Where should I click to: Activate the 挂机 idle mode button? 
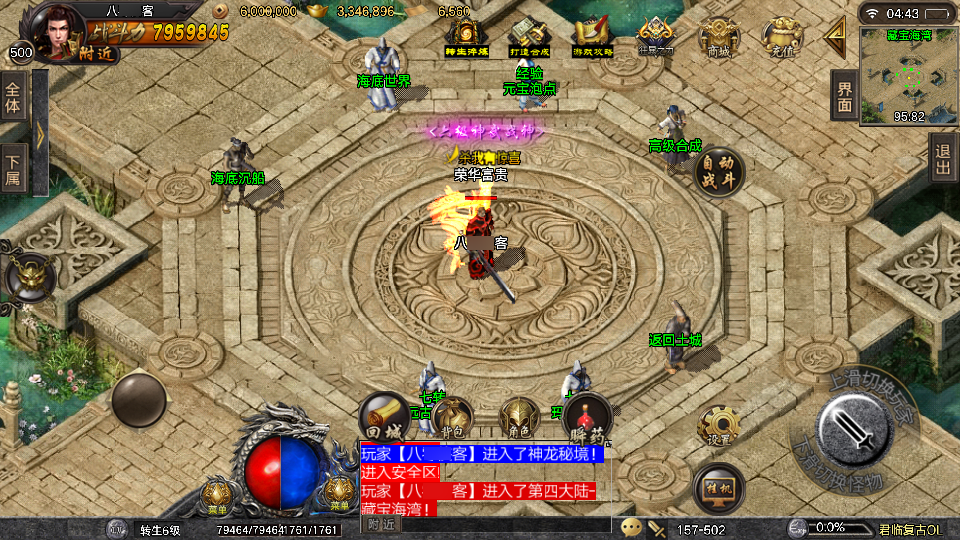[718, 487]
